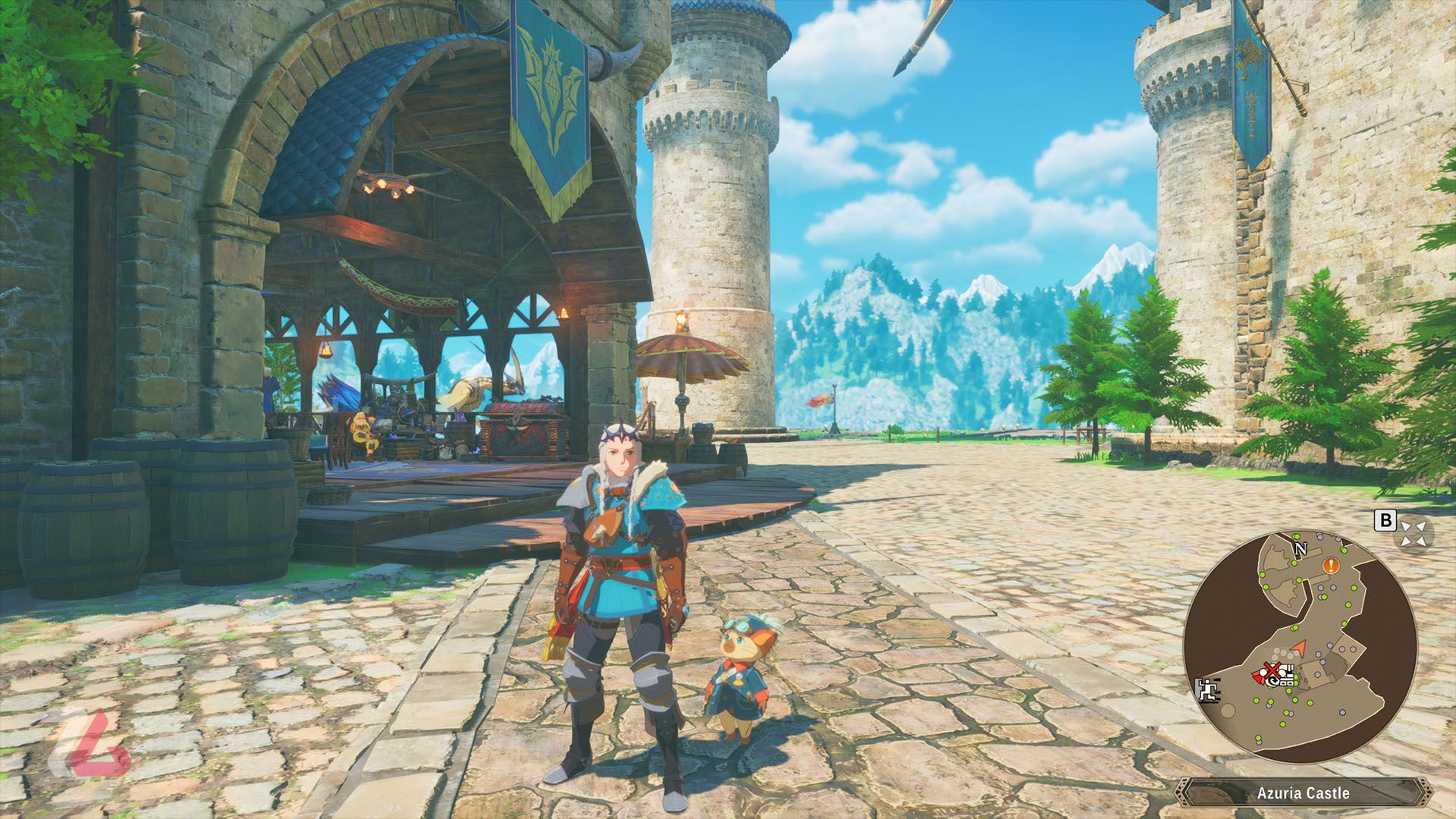Click the N compass letter on the minimap
1456x819 pixels.
(x=1301, y=548)
